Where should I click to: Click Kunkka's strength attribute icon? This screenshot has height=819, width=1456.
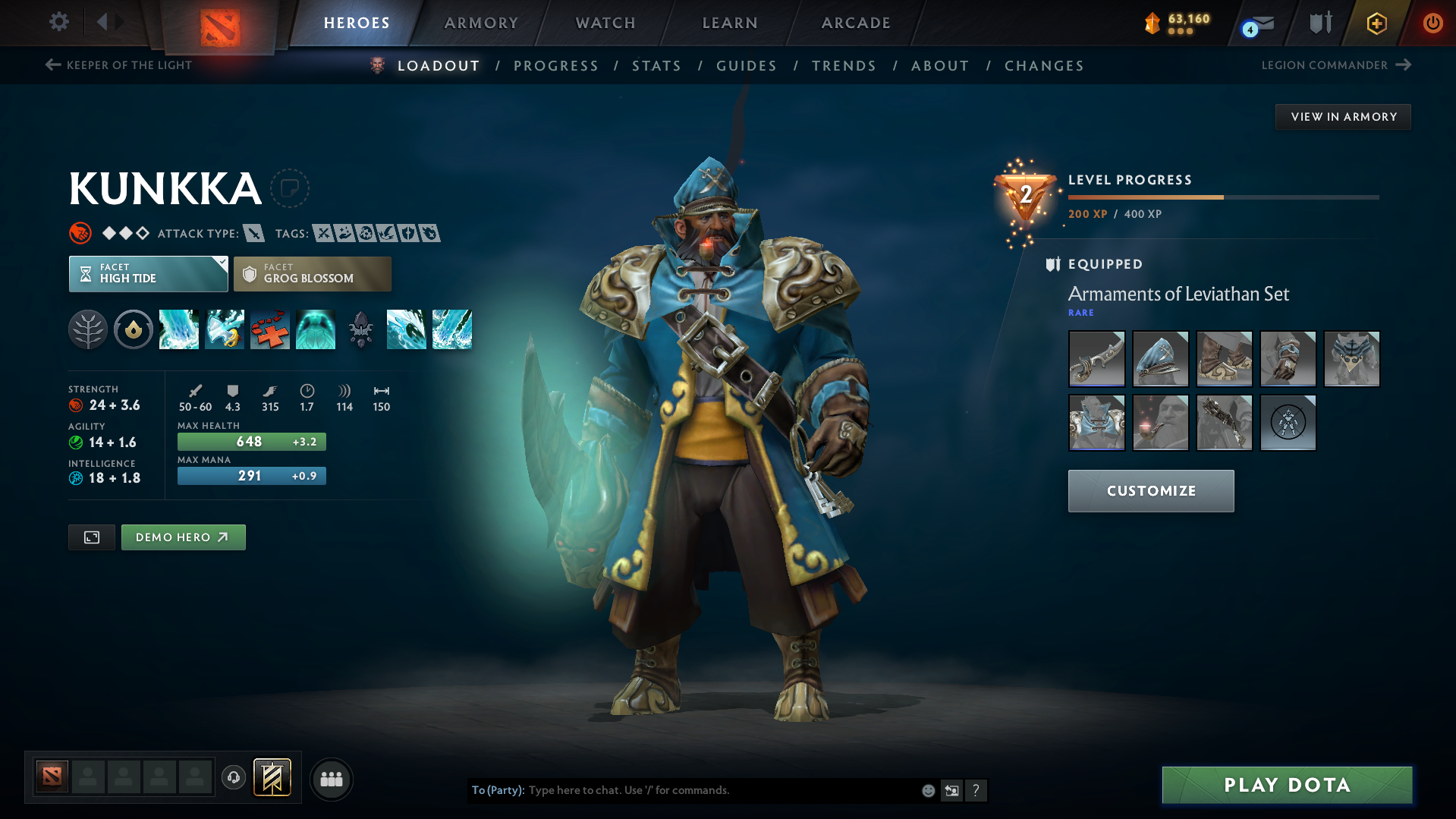78,405
